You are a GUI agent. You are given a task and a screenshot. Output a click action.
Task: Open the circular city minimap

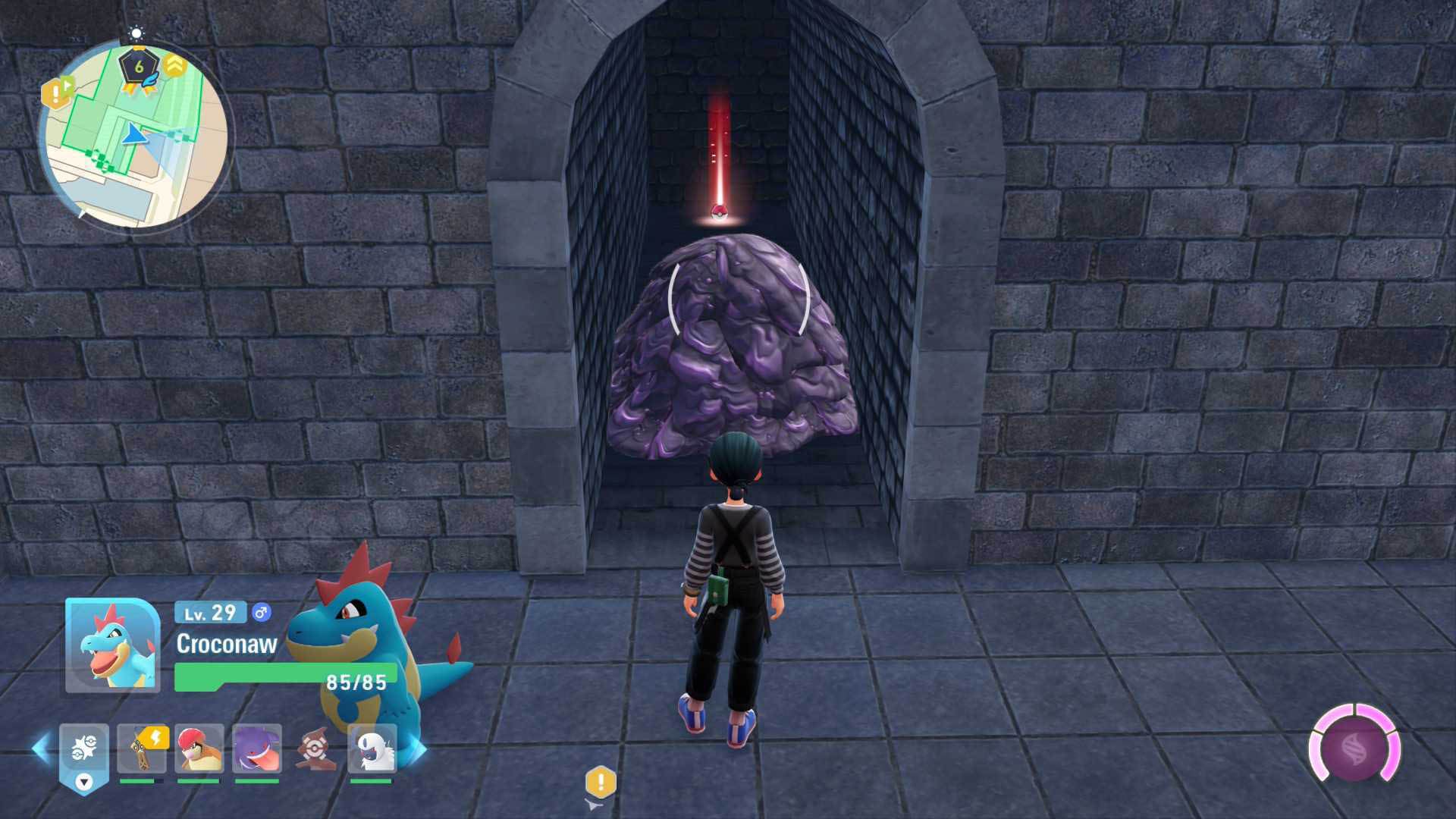click(x=135, y=136)
